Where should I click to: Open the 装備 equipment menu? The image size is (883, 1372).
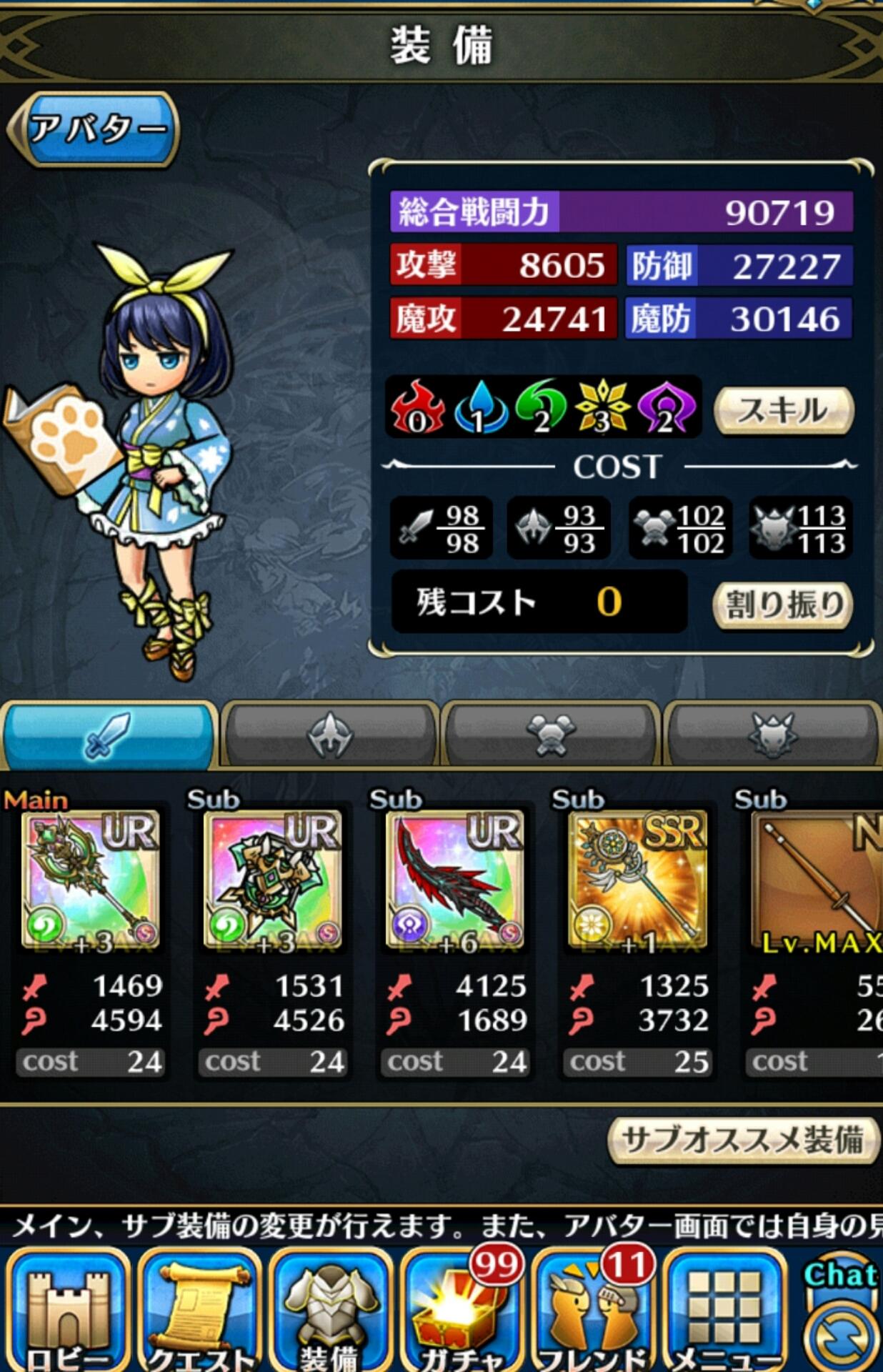(x=331, y=1311)
